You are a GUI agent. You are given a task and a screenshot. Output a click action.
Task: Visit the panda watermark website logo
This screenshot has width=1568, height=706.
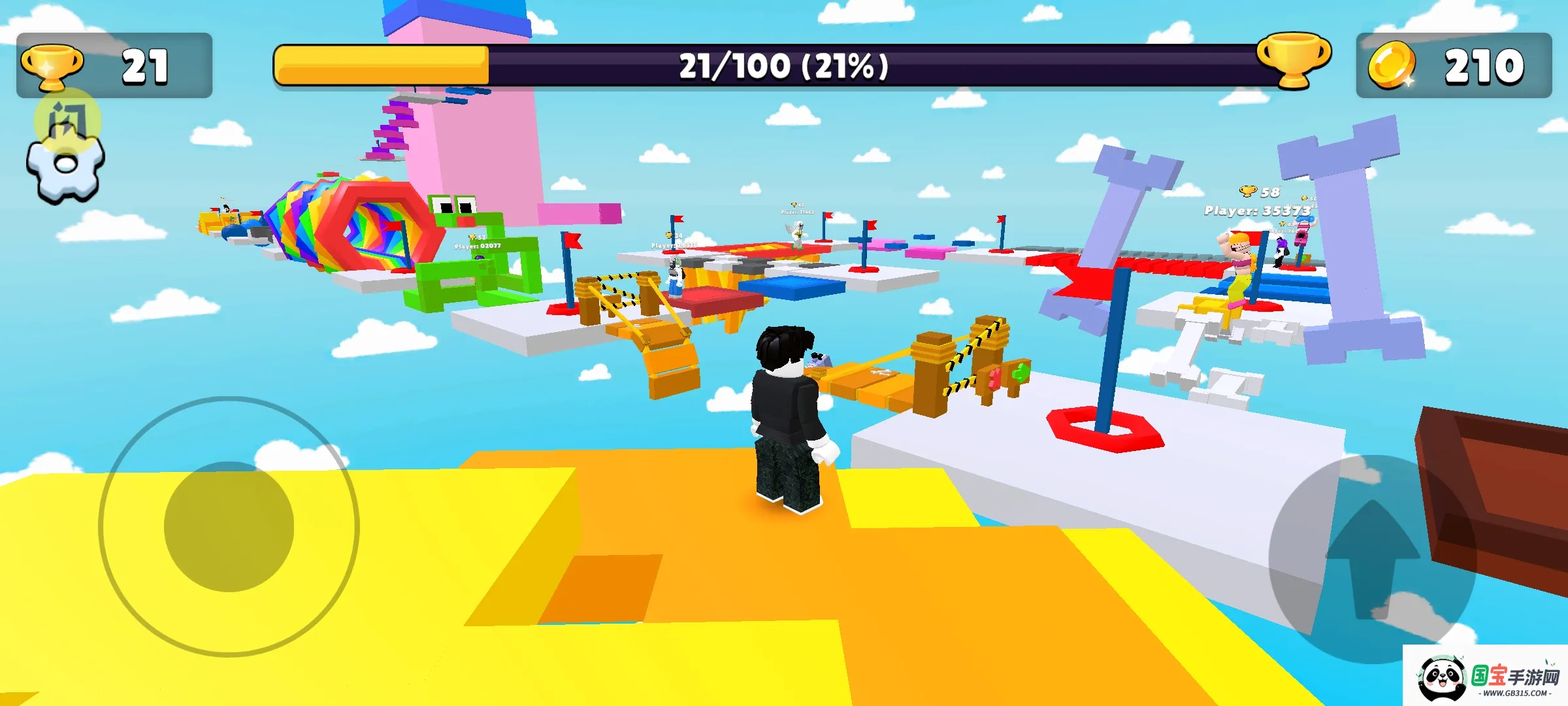coord(1484,677)
